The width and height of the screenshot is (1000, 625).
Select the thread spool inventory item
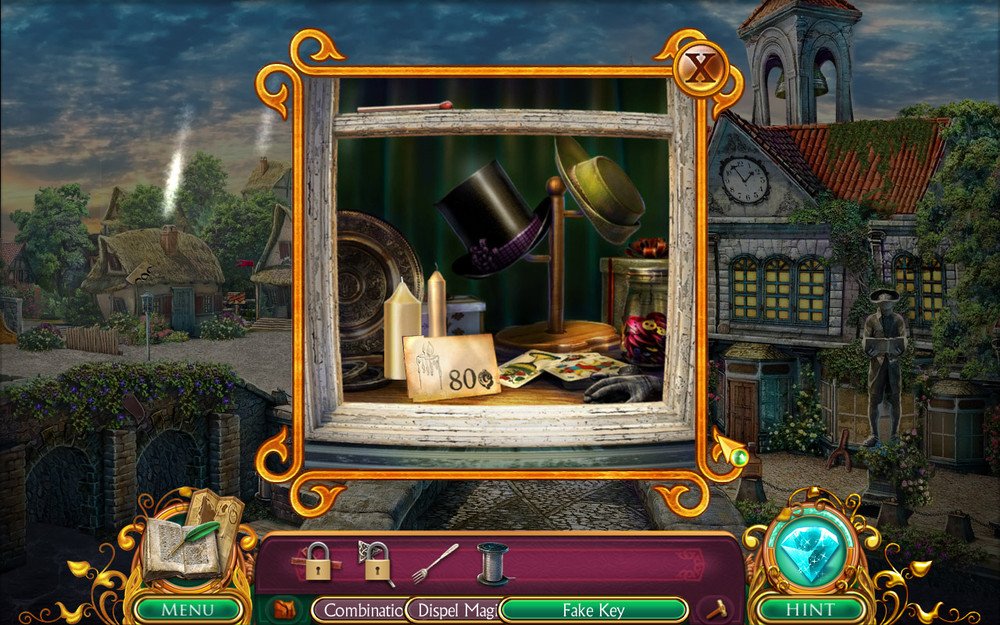coord(492,563)
